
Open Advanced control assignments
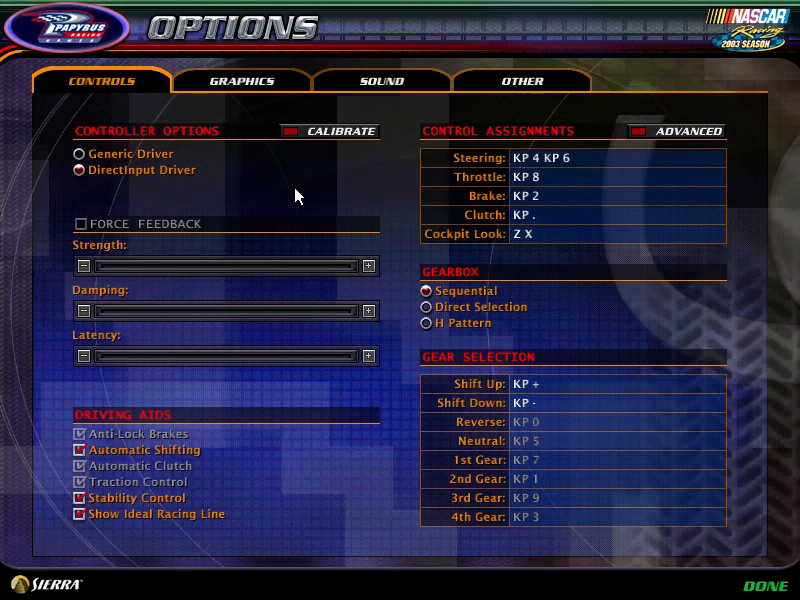(676, 131)
